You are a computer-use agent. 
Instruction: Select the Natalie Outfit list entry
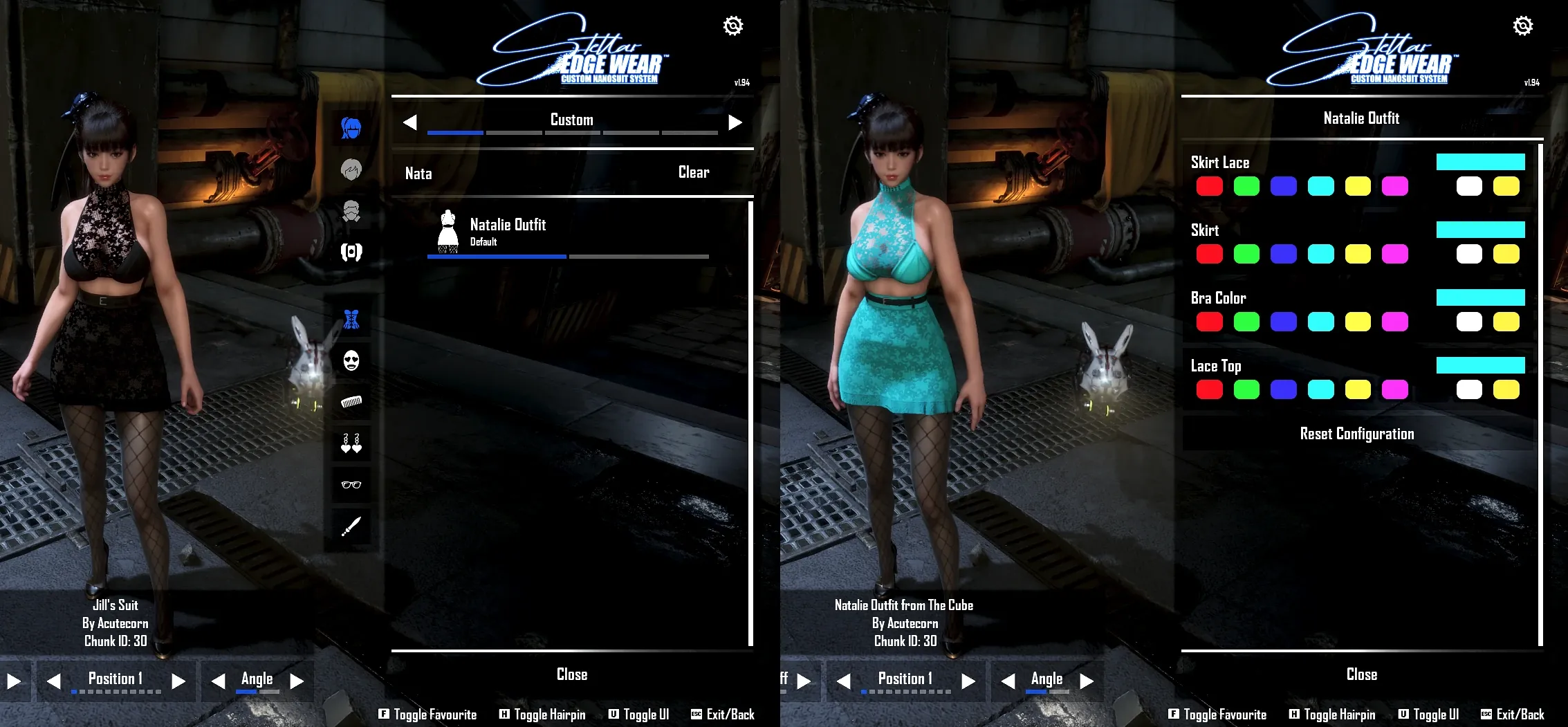[508, 231]
